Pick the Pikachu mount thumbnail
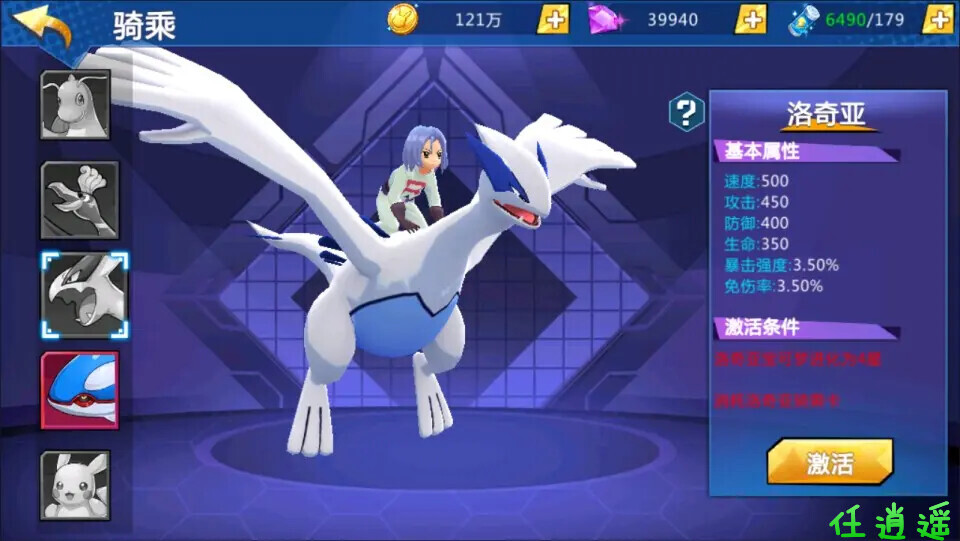This screenshot has width=960, height=541. pyautogui.click(x=75, y=485)
